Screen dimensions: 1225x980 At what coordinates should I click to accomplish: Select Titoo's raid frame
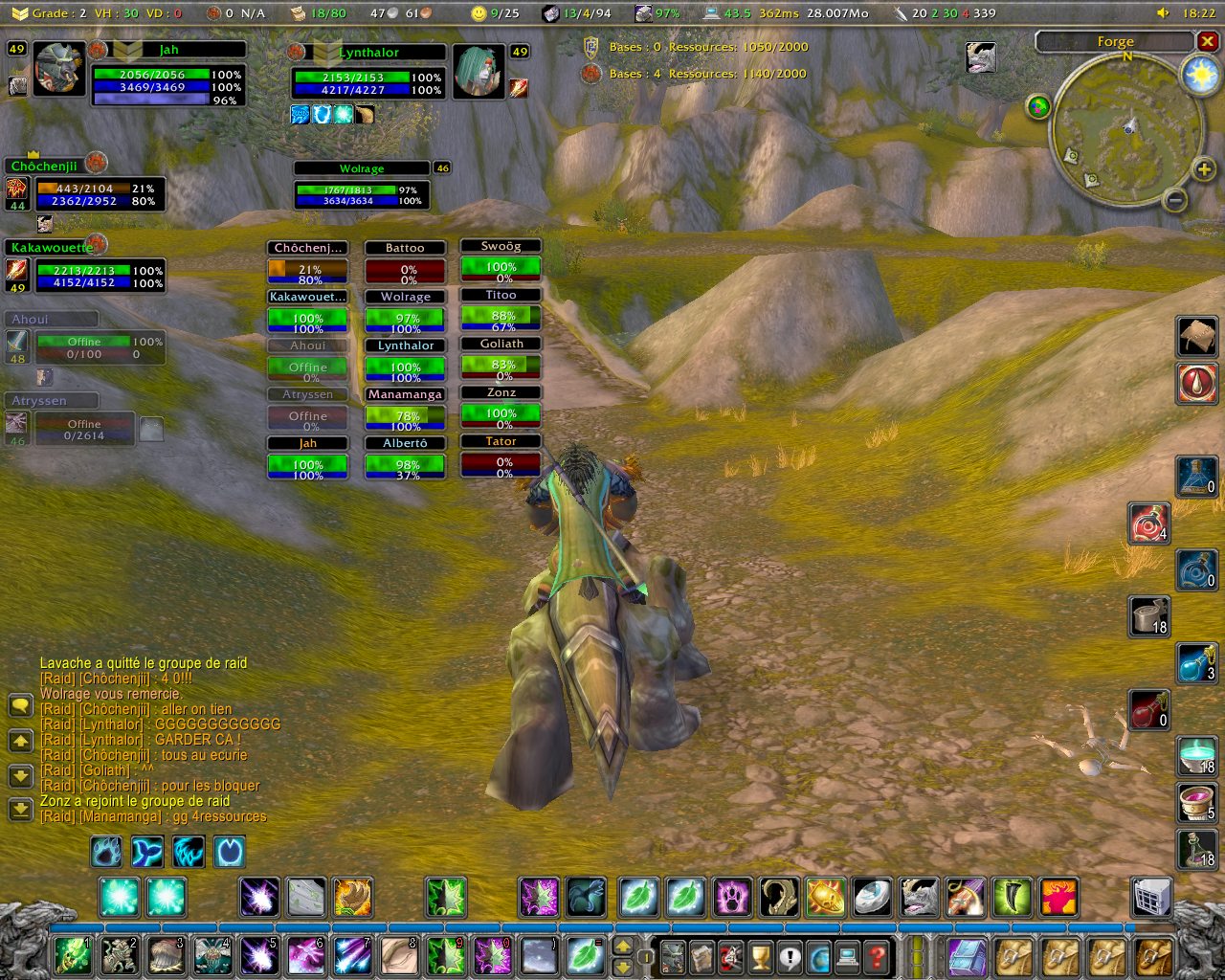[x=501, y=312]
